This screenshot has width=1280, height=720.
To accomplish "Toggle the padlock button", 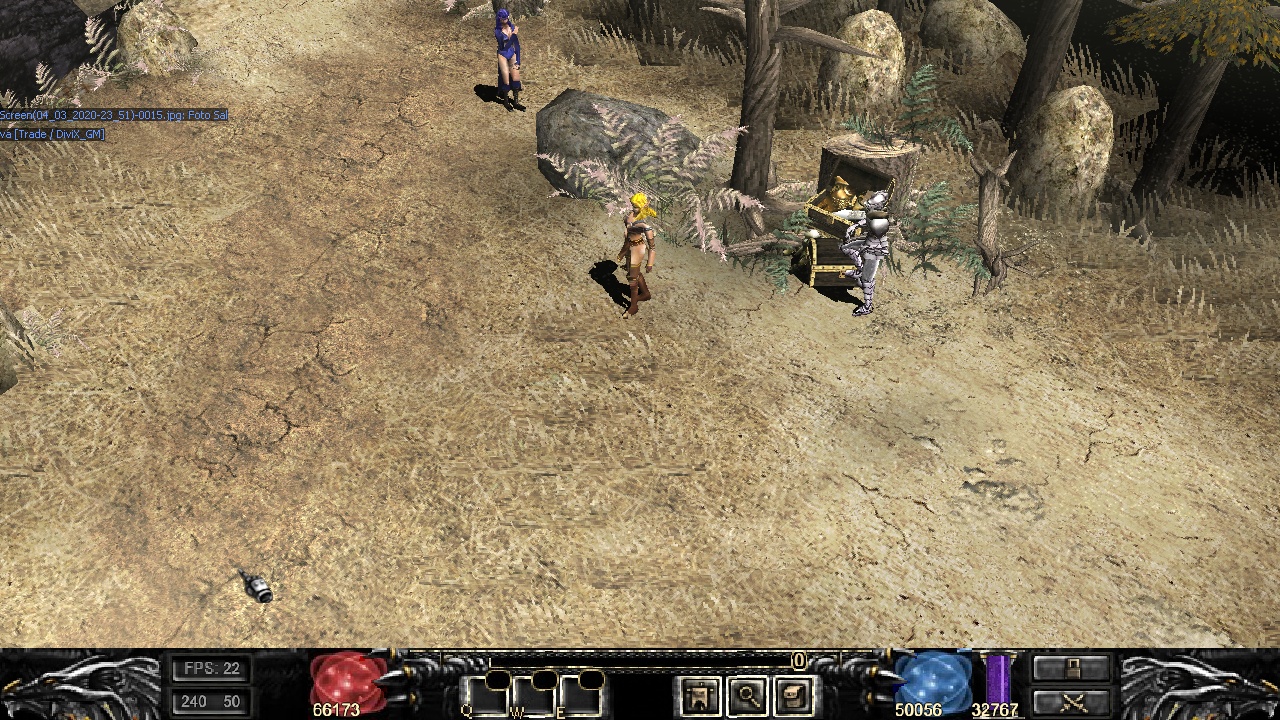I will click(1071, 668).
